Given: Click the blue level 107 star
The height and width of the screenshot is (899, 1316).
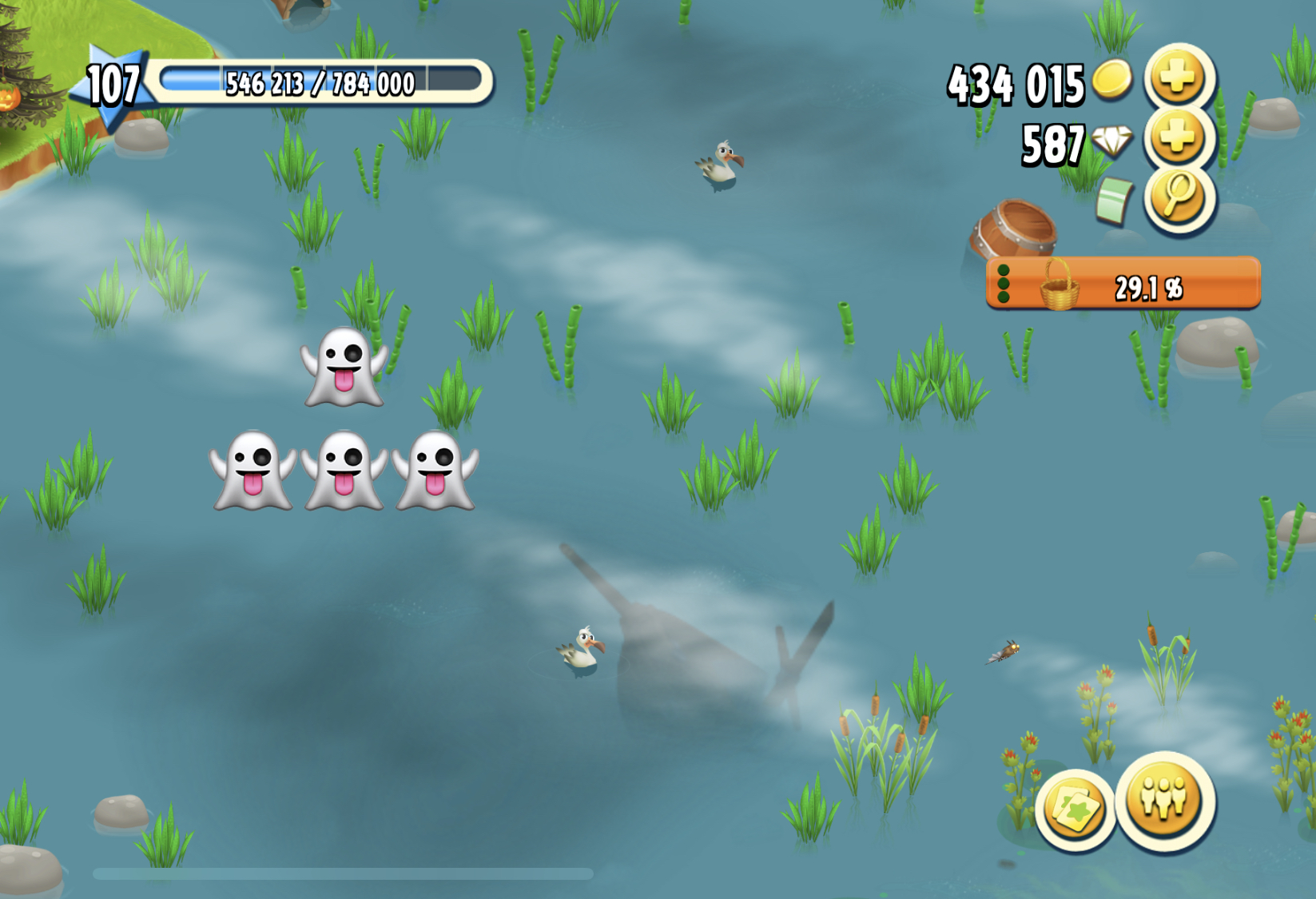Looking at the screenshot, I should pos(113,84).
